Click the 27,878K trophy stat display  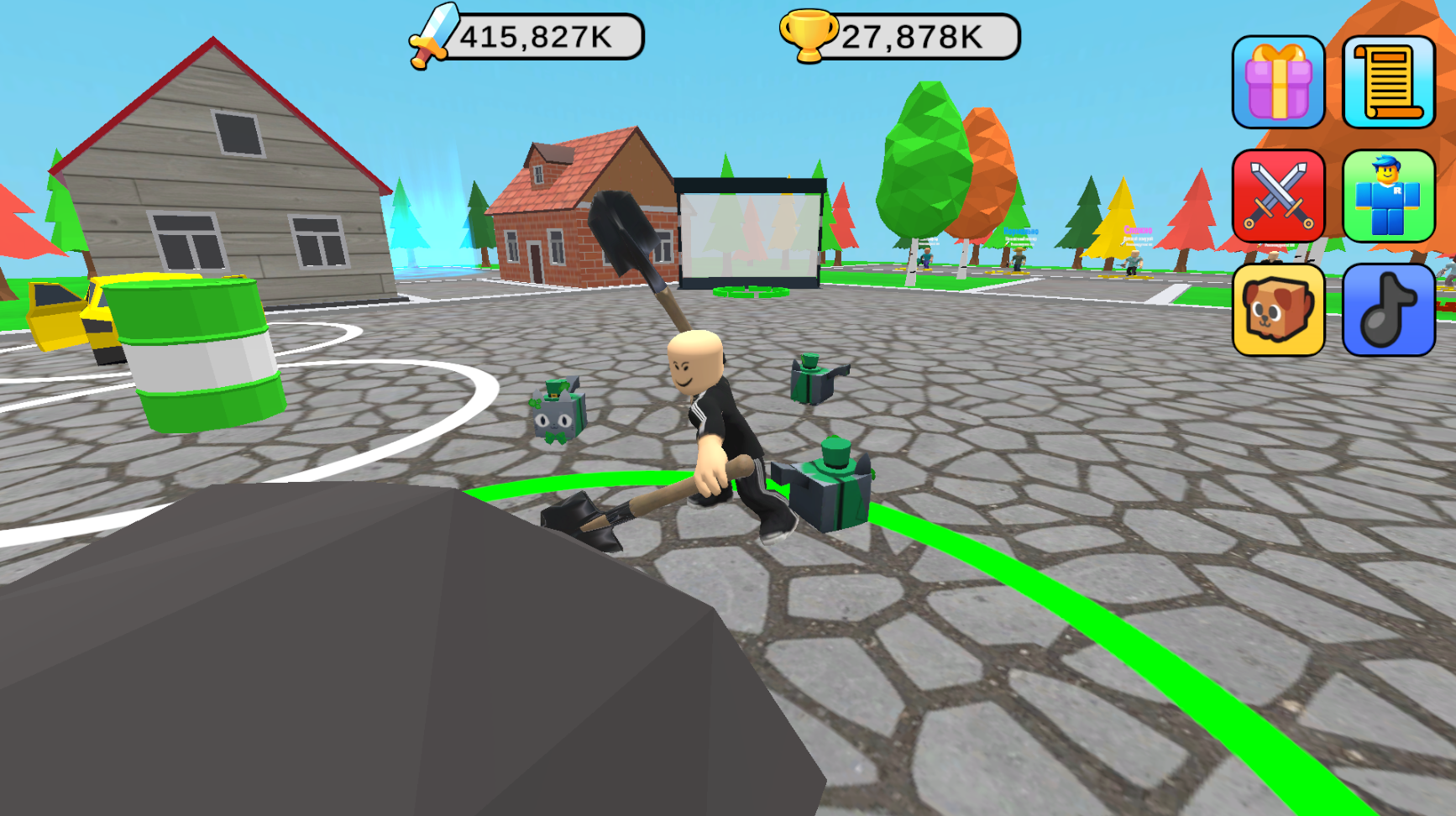coord(909,36)
